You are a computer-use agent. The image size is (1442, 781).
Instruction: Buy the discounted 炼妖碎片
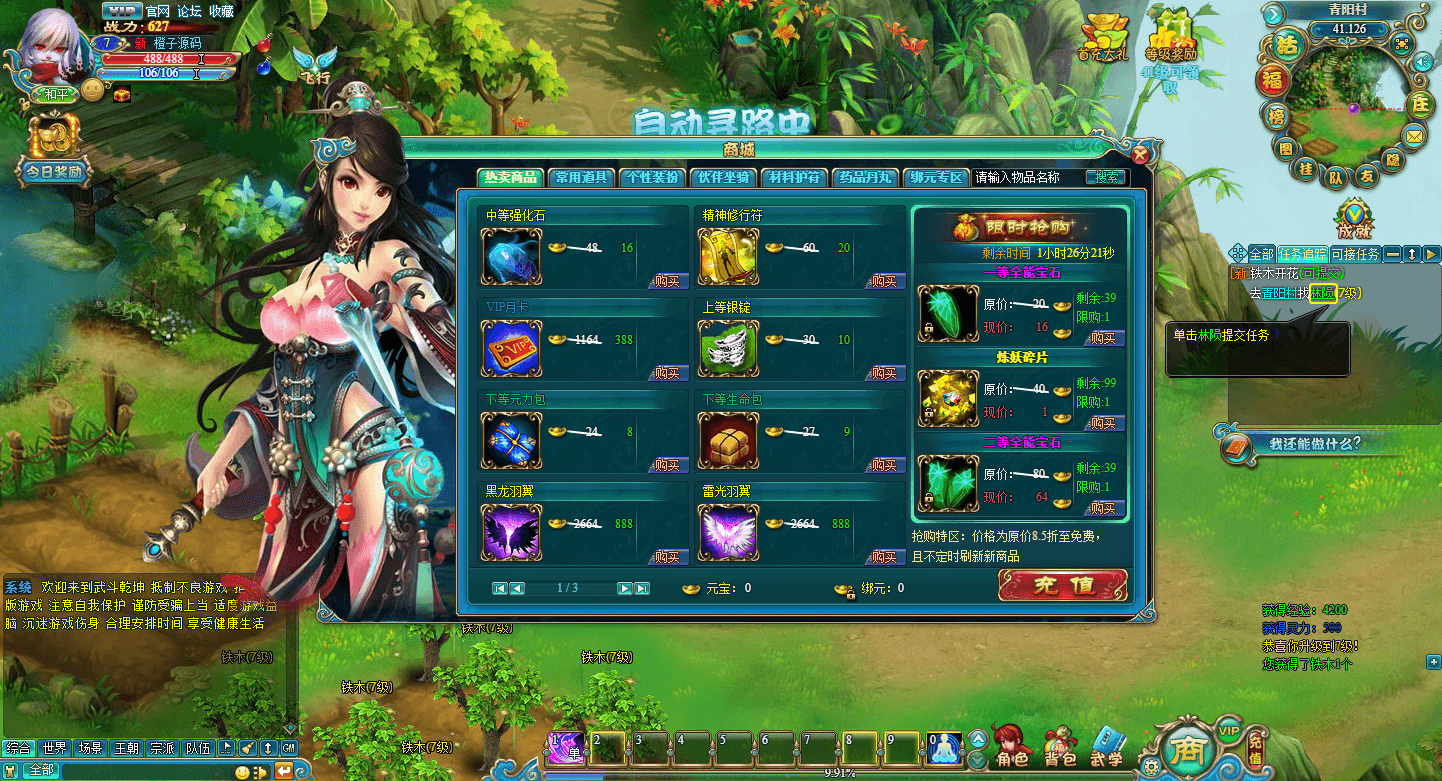tap(1103, 423)
